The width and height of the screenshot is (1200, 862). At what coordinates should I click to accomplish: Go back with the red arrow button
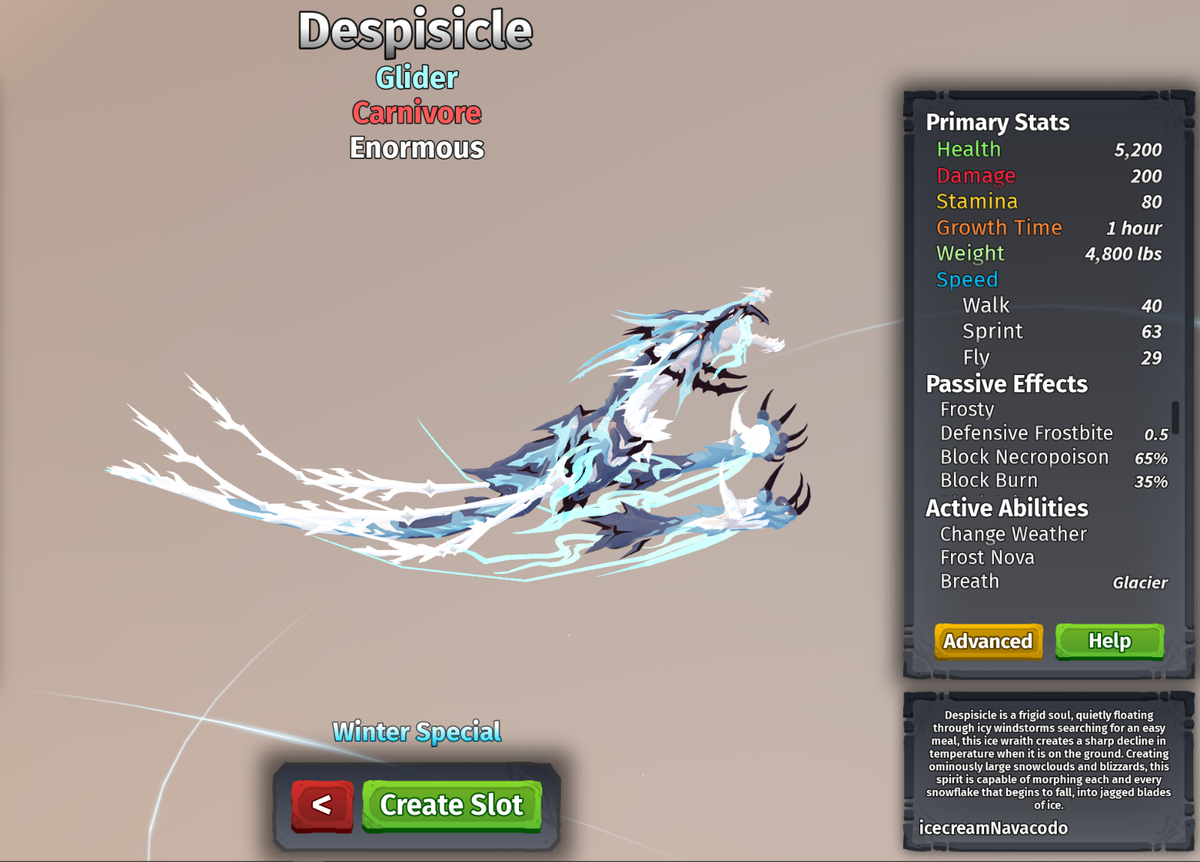point(322,805)
